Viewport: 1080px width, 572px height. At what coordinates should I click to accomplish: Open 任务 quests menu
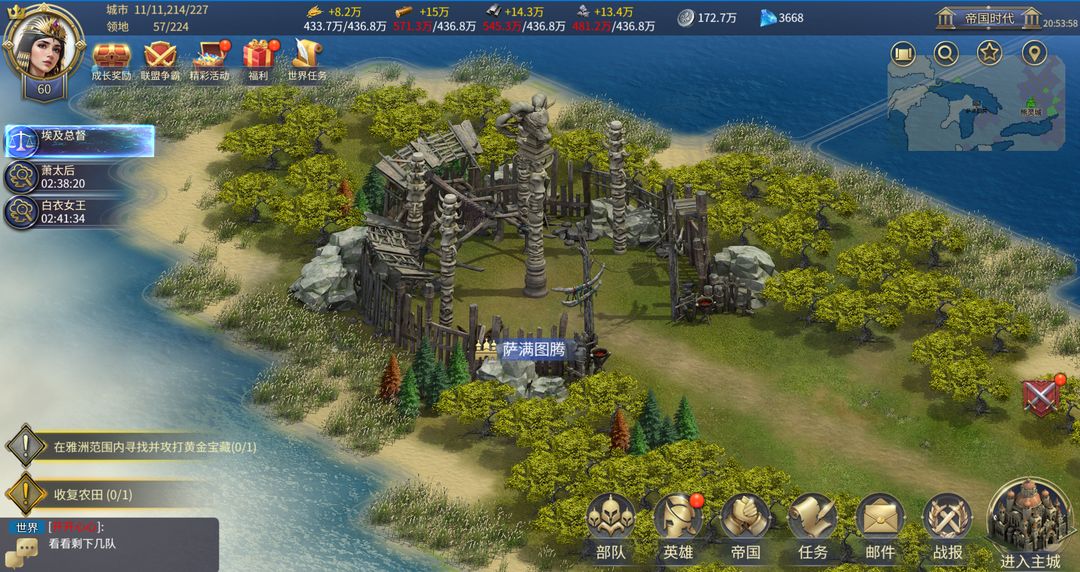pyautogui.click(x=813, y=524)
